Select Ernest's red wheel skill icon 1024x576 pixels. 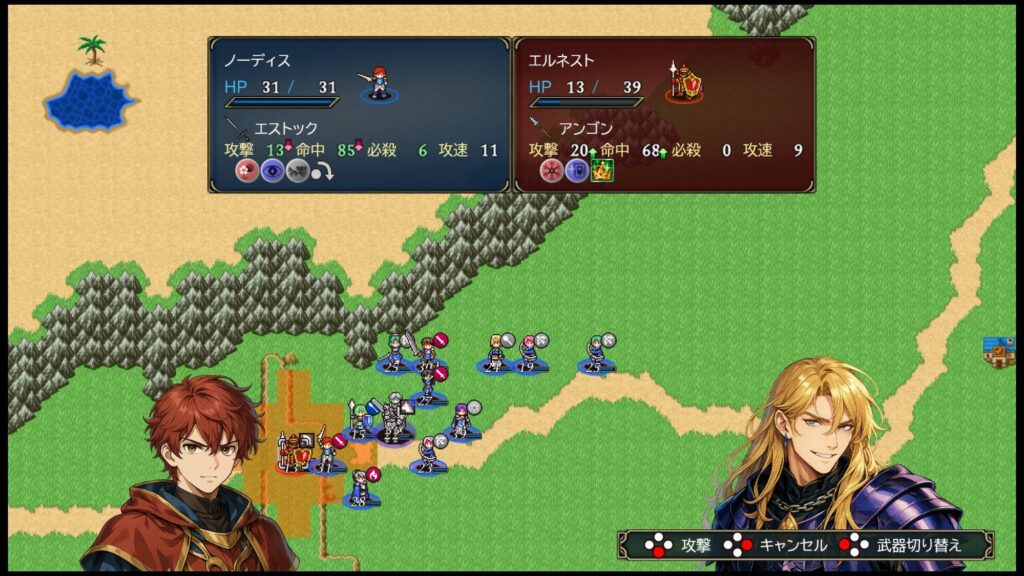click(551, 171)
